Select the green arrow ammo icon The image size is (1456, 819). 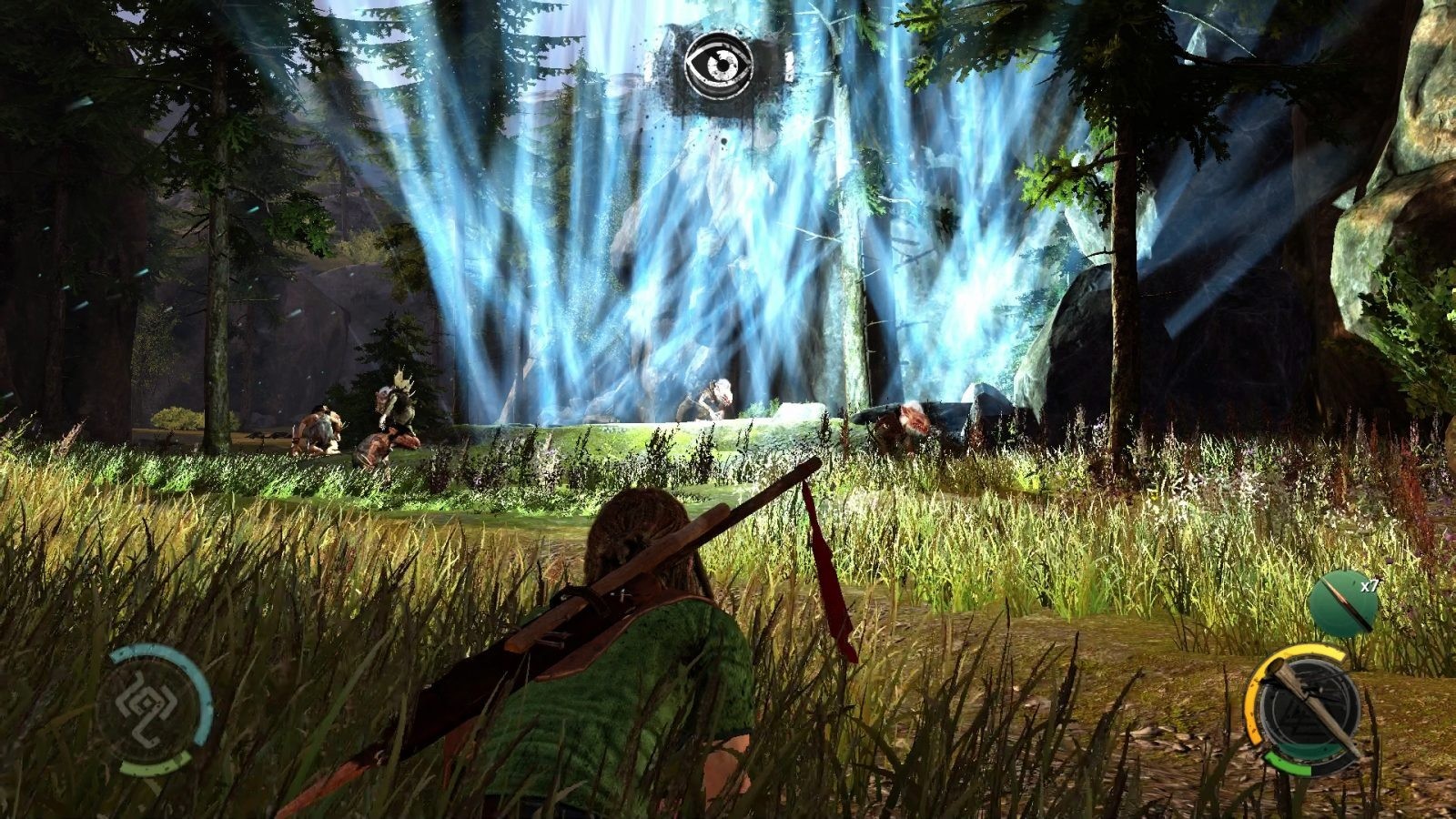[1338, 603]
